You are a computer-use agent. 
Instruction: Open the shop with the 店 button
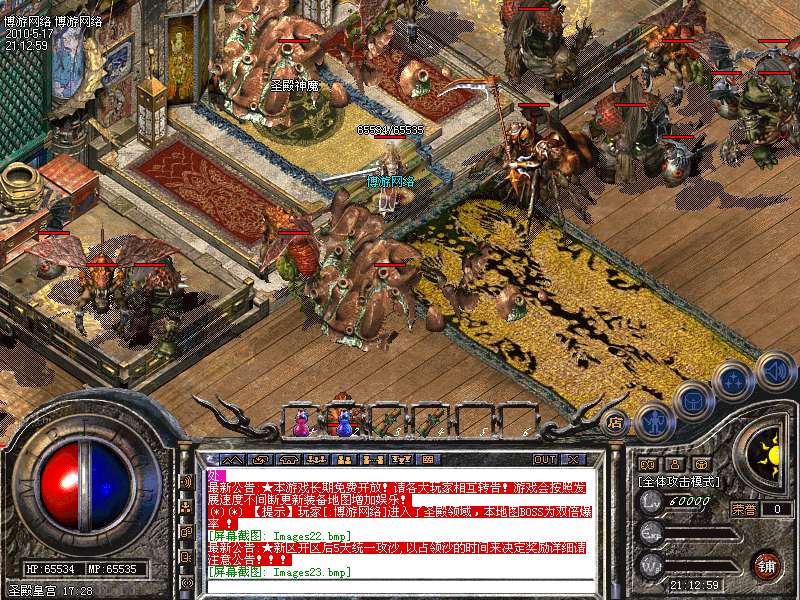coord(615,421)
